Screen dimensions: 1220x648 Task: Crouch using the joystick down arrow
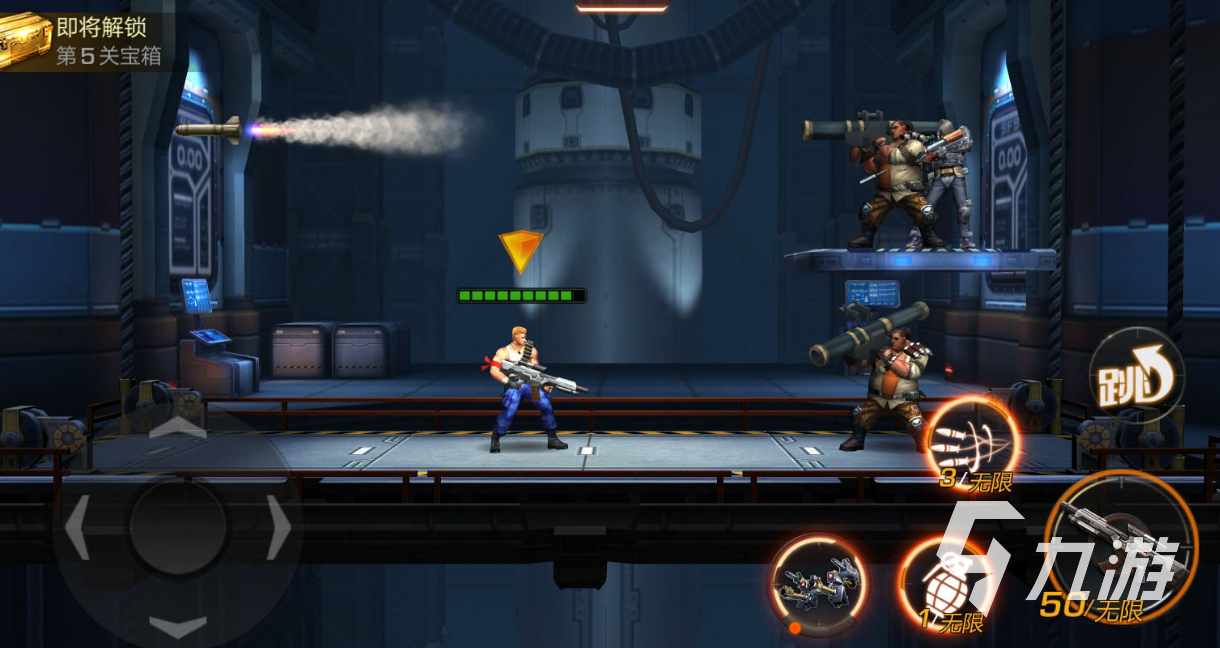coord(178,626)
